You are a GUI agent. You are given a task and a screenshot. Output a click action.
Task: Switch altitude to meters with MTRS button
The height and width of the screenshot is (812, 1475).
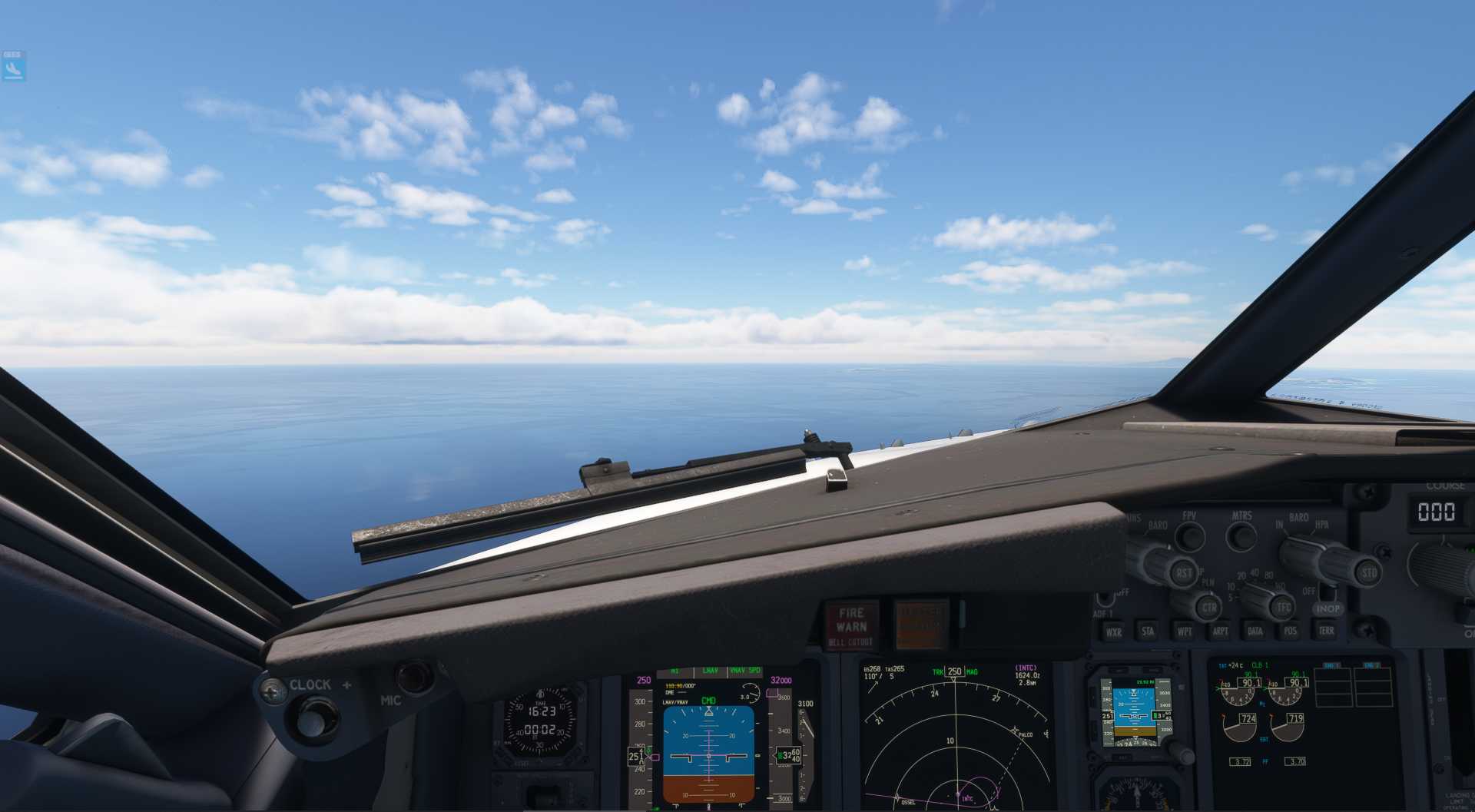tap(1241, 535)
